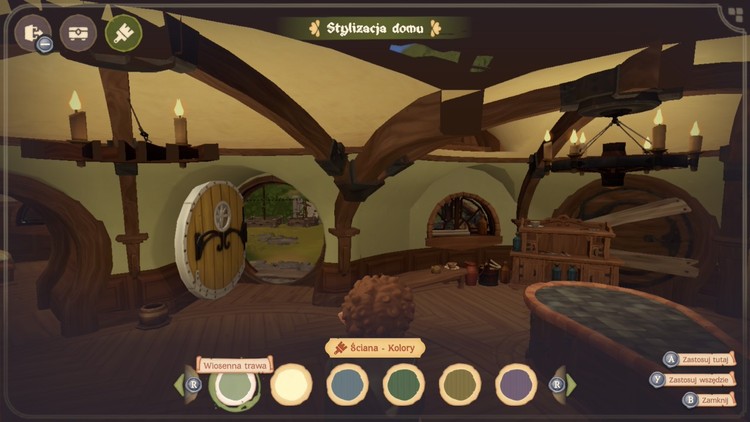Click the exit door icon
Image resolution: width=750 pixels, height=422 pixels.
tap(32, 32)
